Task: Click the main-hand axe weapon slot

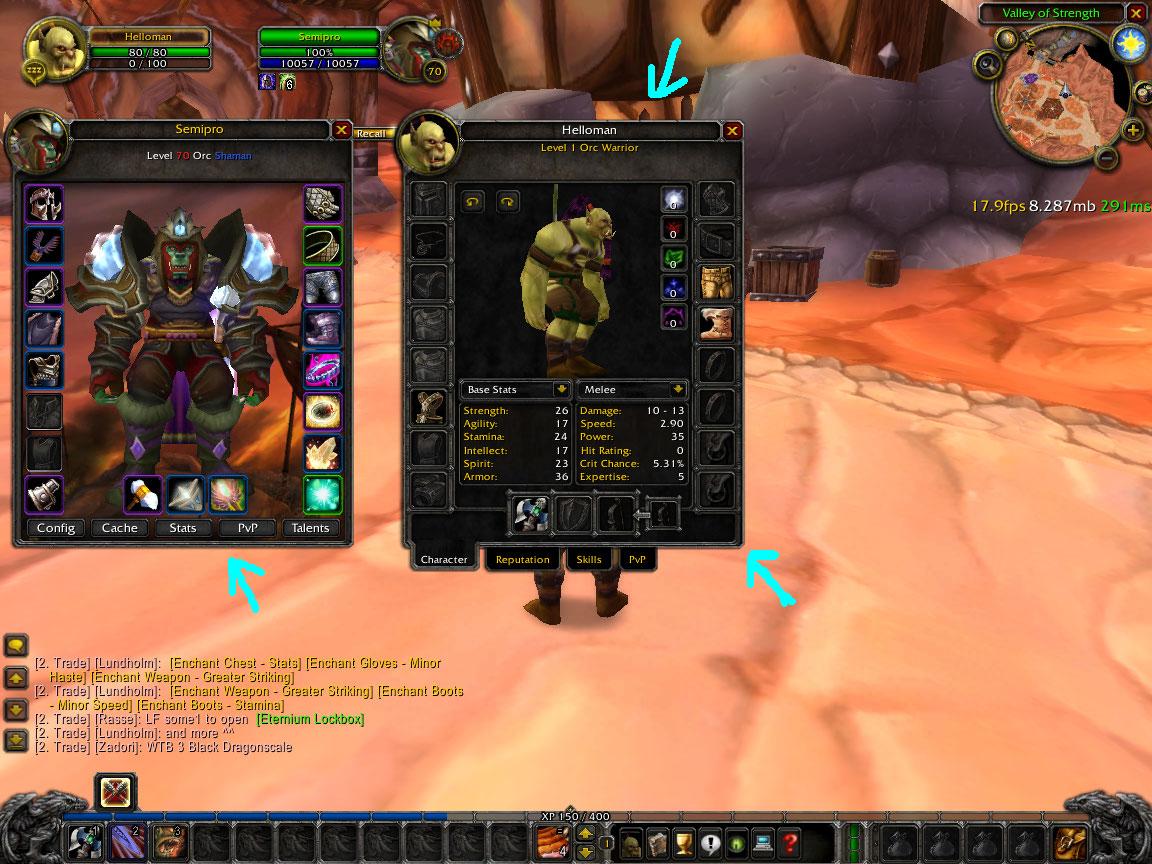Action: pyautogui.click(x=530, y=513)
